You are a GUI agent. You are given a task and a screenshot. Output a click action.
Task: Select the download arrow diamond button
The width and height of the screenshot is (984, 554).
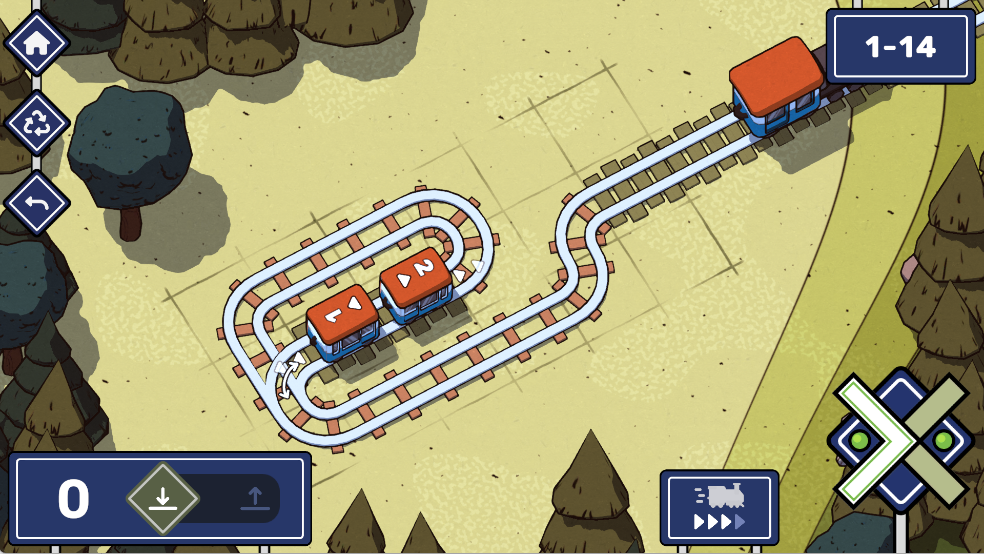[163, 498]
